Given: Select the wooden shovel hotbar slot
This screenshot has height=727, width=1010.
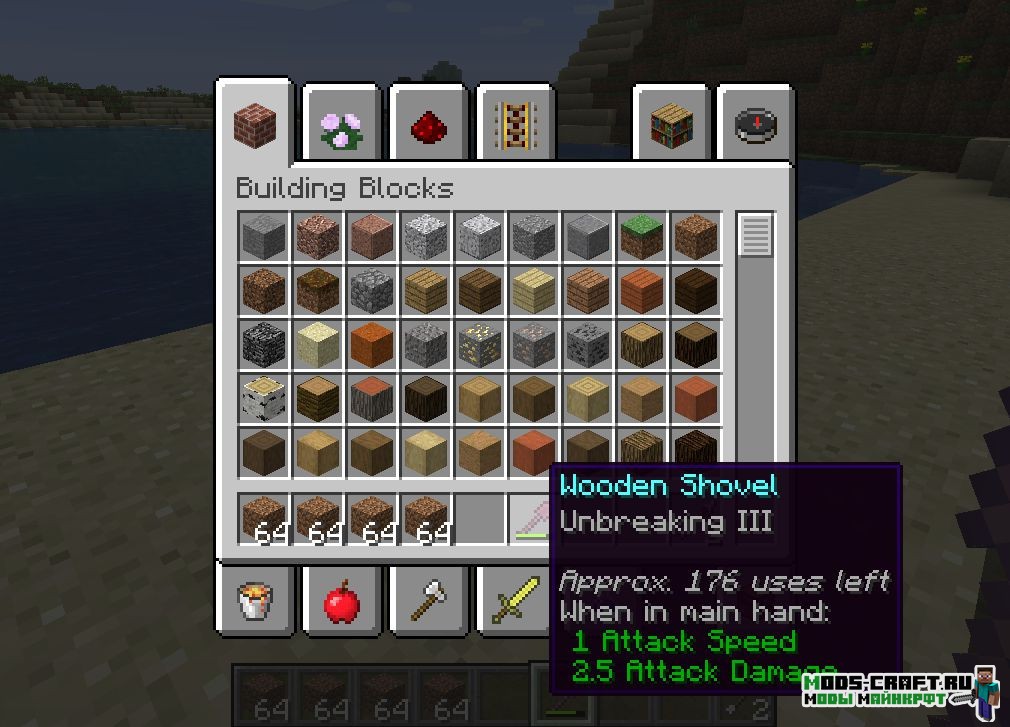Looking at the screenshot, I should (x=531, y=520).
